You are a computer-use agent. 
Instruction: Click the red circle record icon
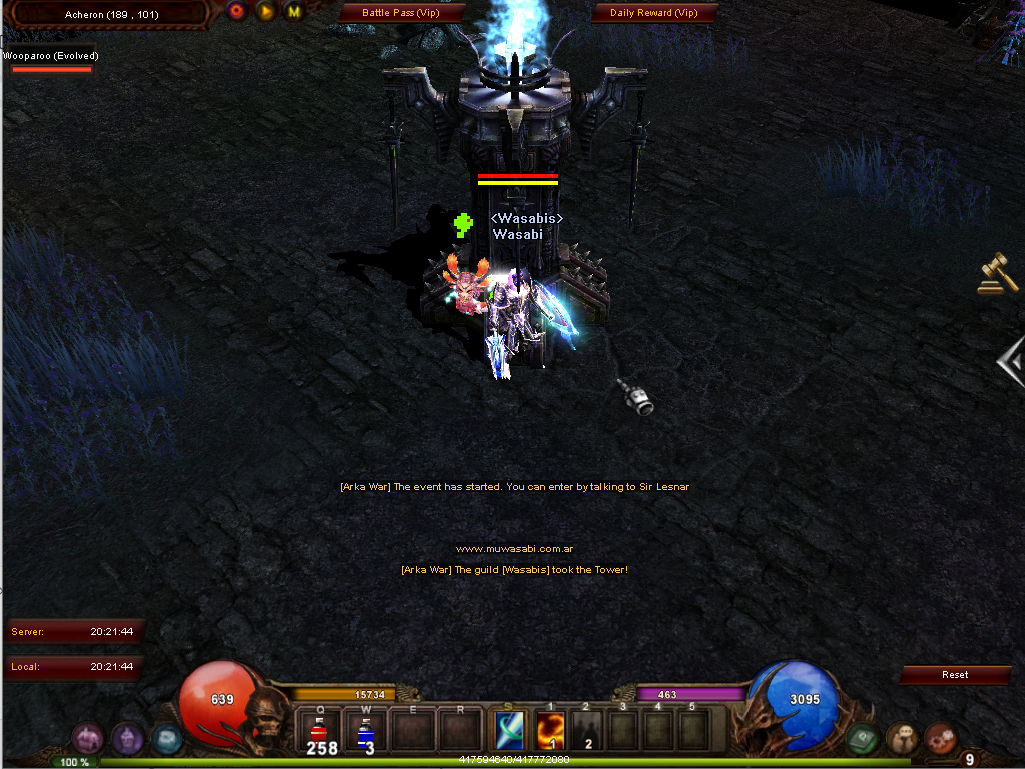[x=237, y=11]
